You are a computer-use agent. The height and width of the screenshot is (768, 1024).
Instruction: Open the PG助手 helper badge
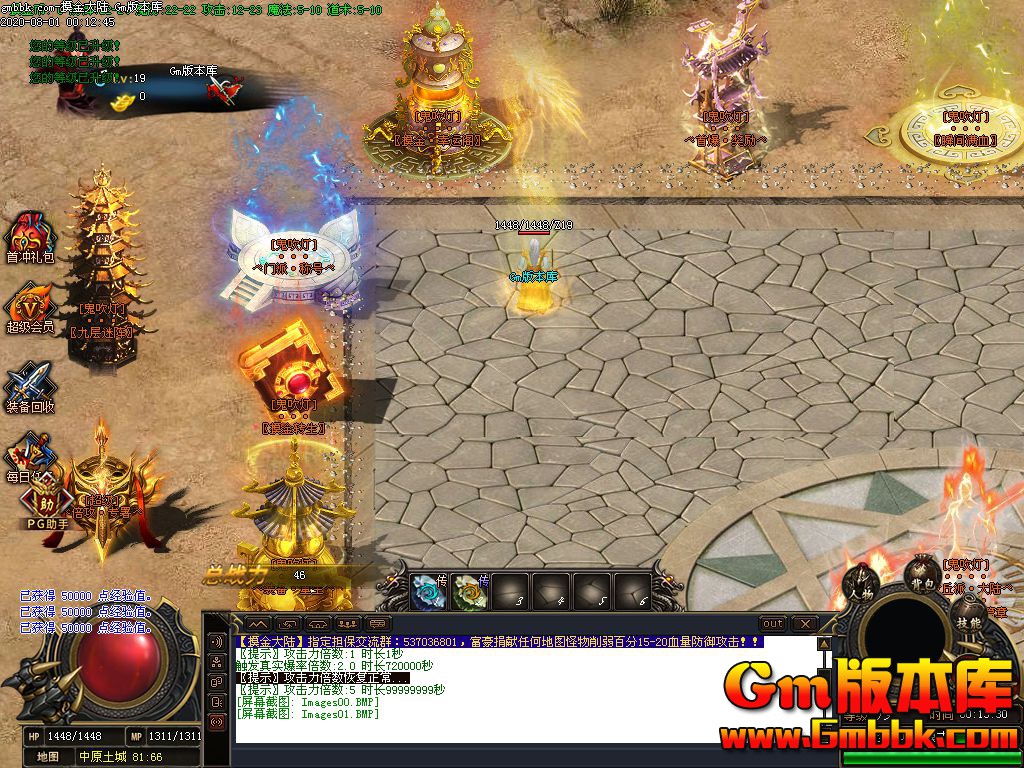pyautogui.click(x=46, y=503)
